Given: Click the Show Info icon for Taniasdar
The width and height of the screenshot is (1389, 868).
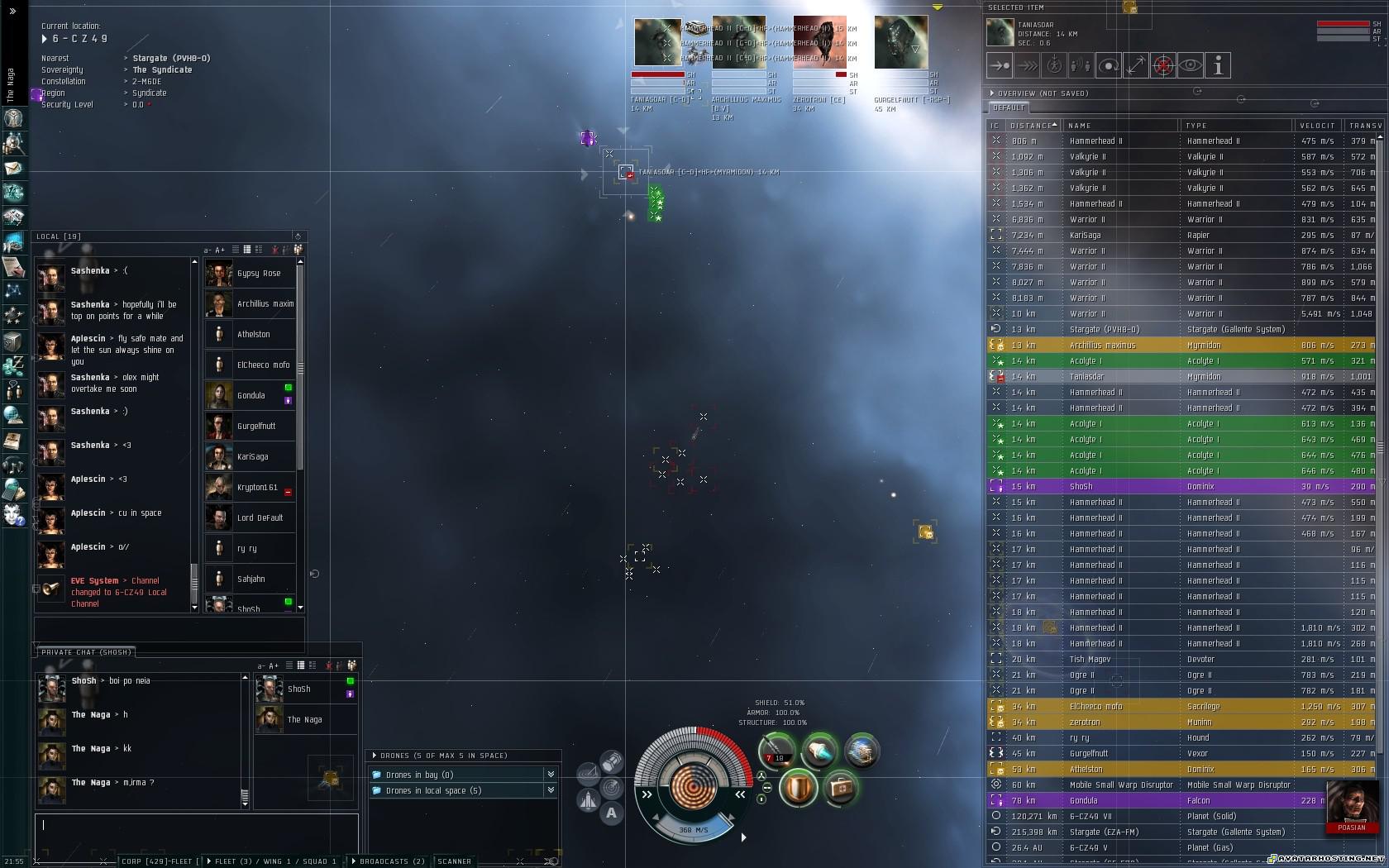Looking at the screenshot, I should click(1217, 65).
